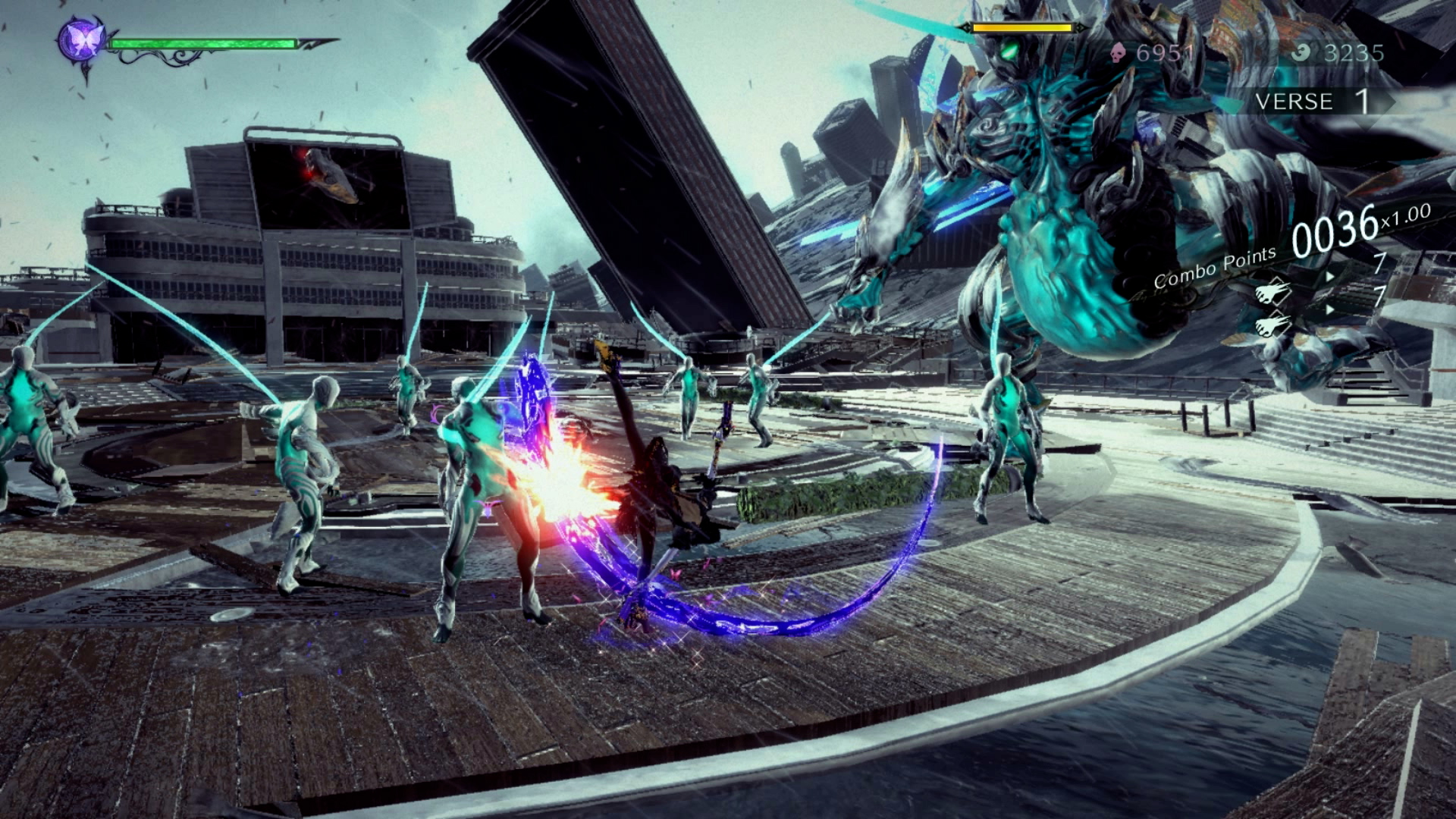Screen dimensions: 1456x819
Task: Expand the arrow beside the first weapon count
Action: (x=1330, y=277)
